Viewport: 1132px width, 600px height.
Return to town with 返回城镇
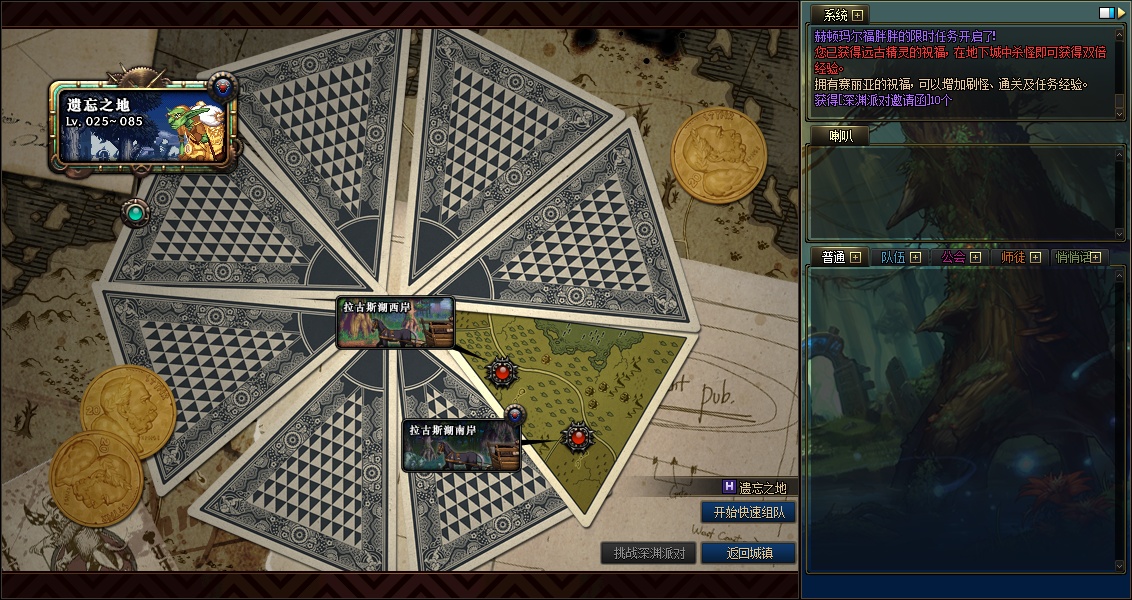click(748, 553)
